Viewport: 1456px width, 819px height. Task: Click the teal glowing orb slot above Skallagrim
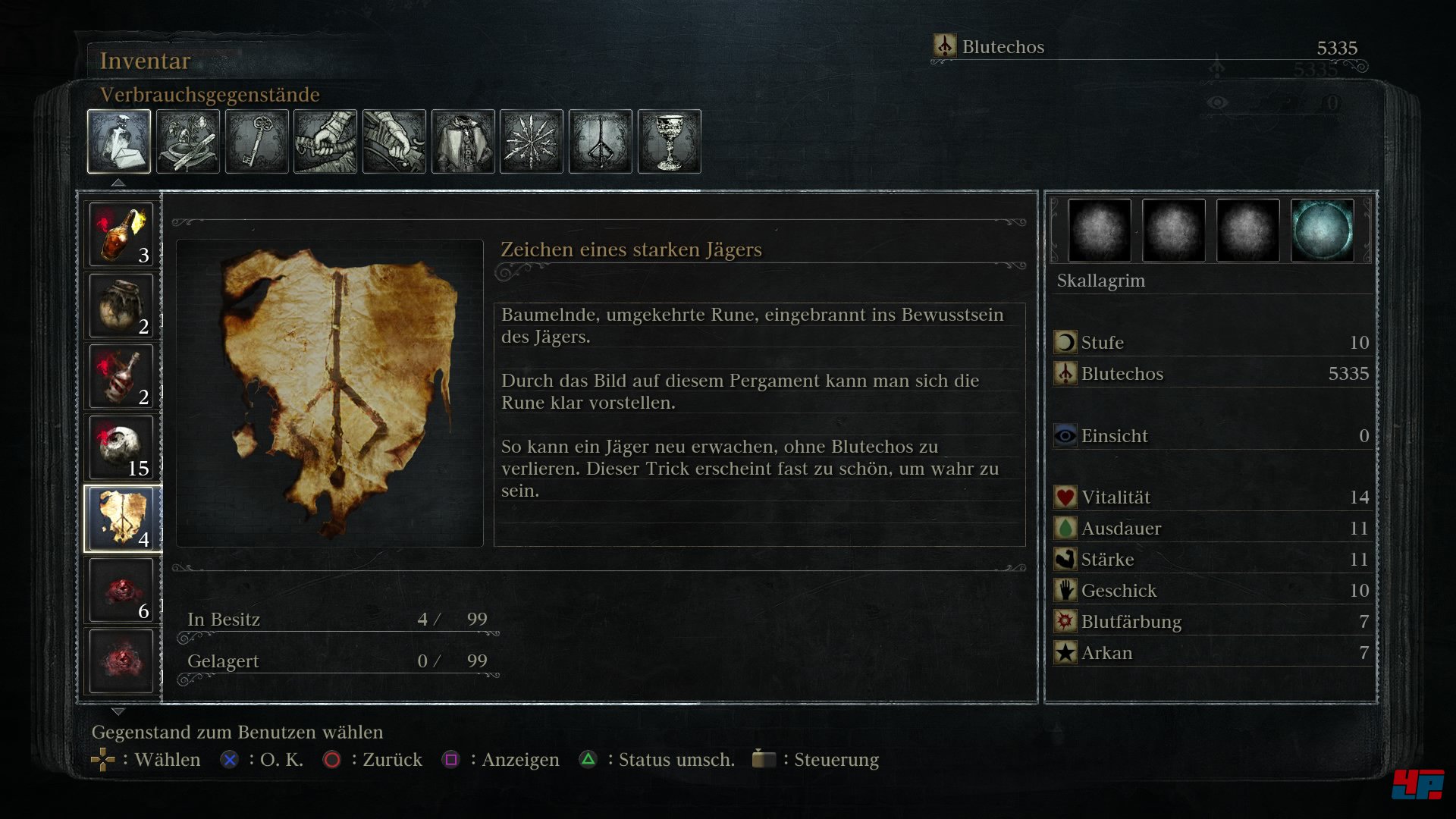tap(1322, 231)
